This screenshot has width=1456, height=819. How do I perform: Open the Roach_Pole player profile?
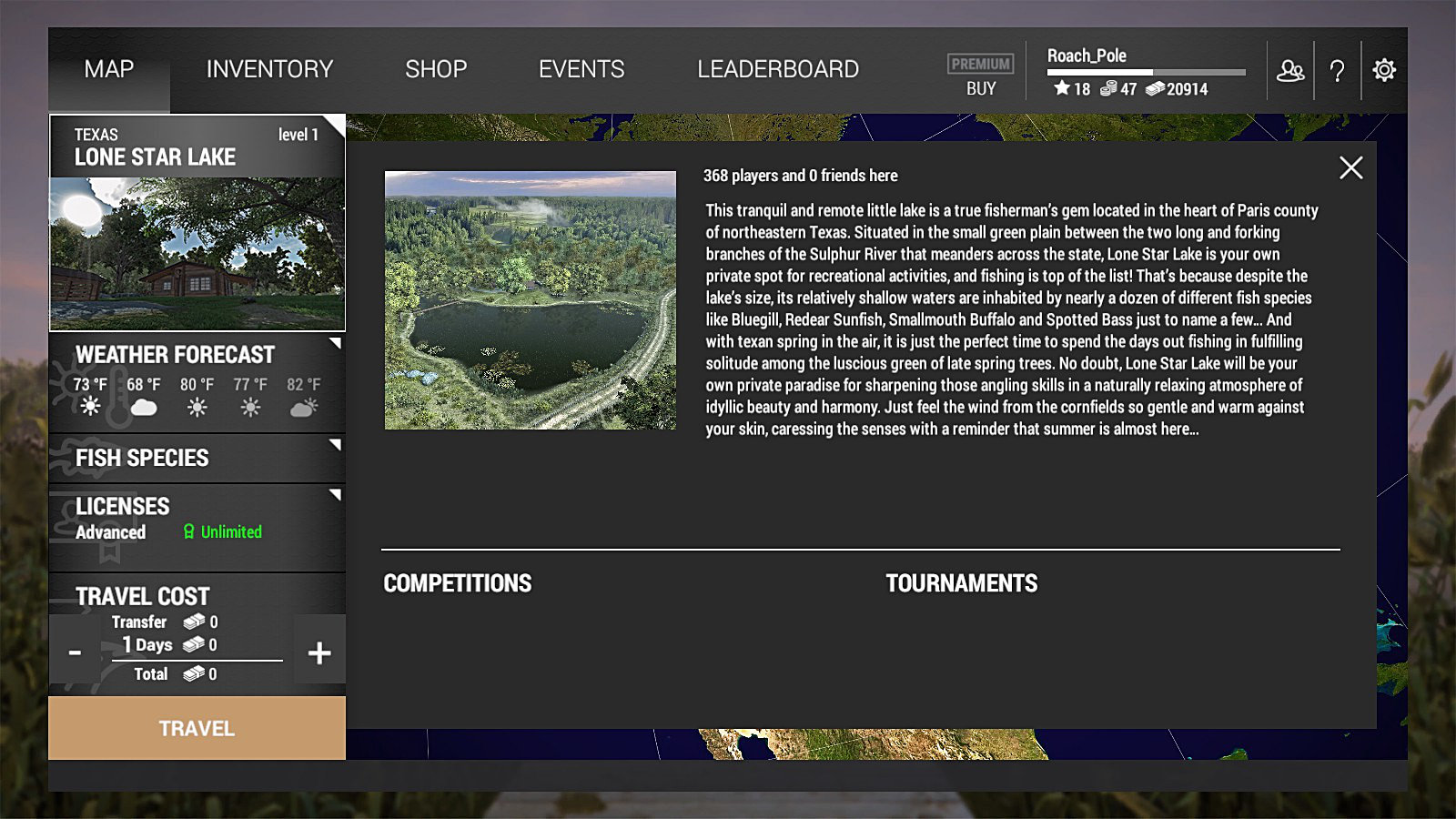point(1087,56)
